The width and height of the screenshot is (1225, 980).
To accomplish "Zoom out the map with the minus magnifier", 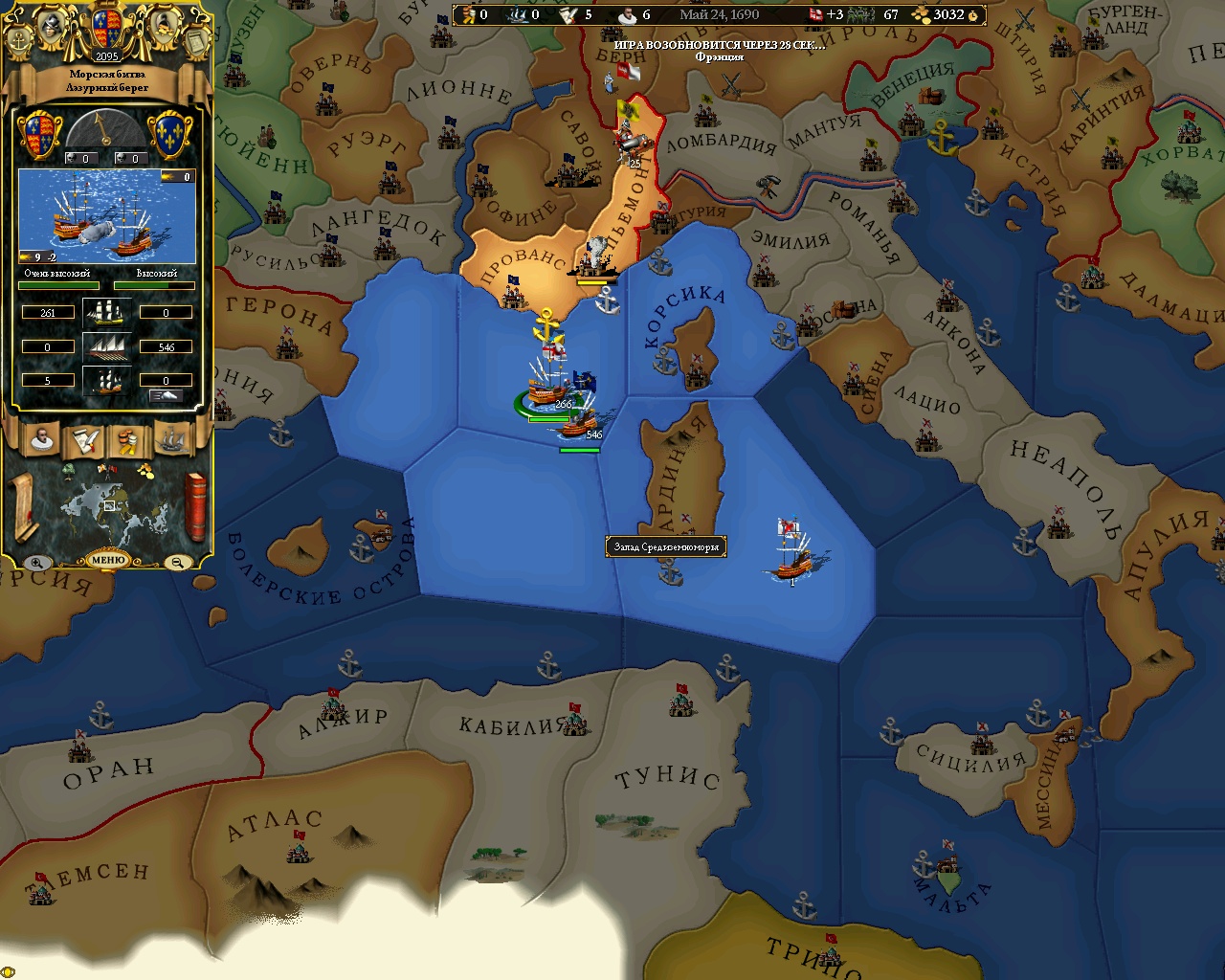I will tap(178, 563).
